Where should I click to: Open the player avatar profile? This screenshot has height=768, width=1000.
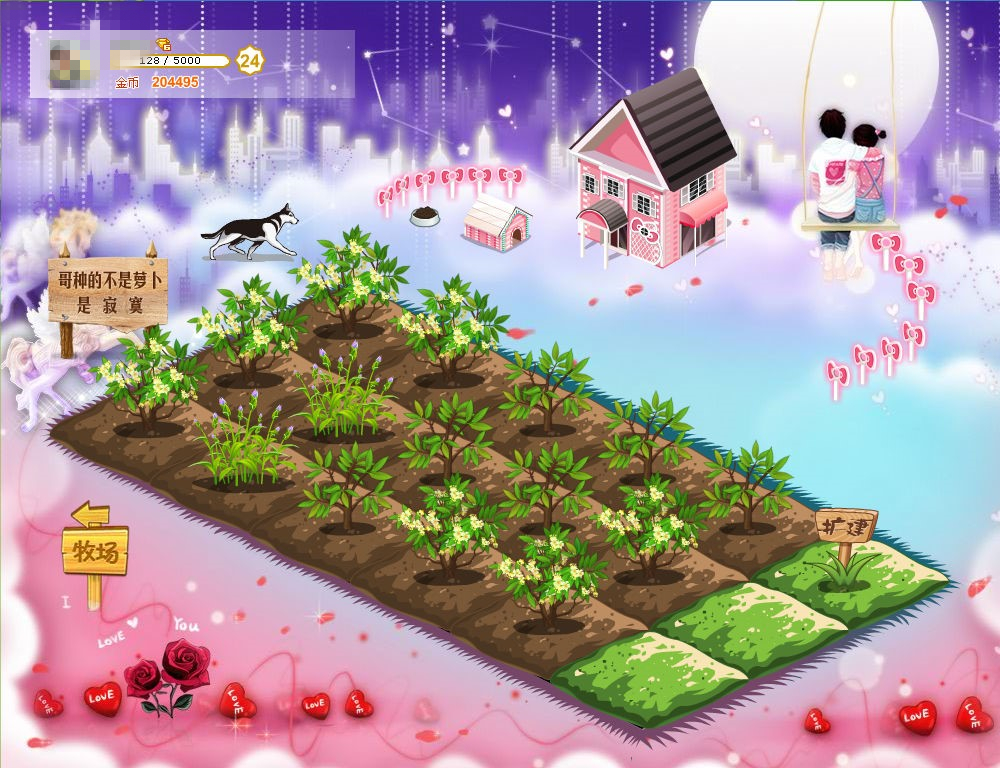click(69, 64)
